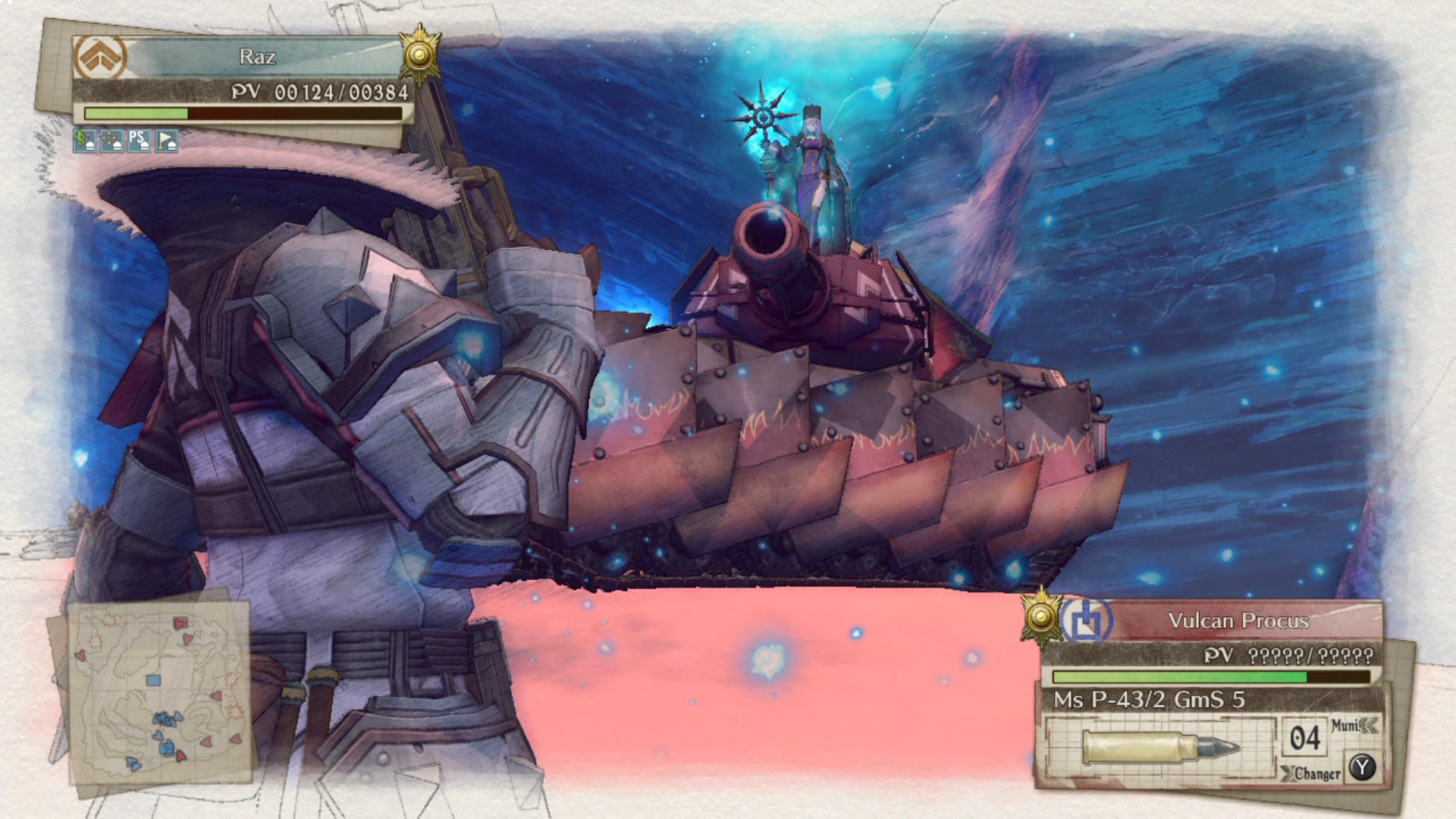This screenshot has height=819, width=1456.
Task: Select Raz's nameplate banner
Action: 258,55
